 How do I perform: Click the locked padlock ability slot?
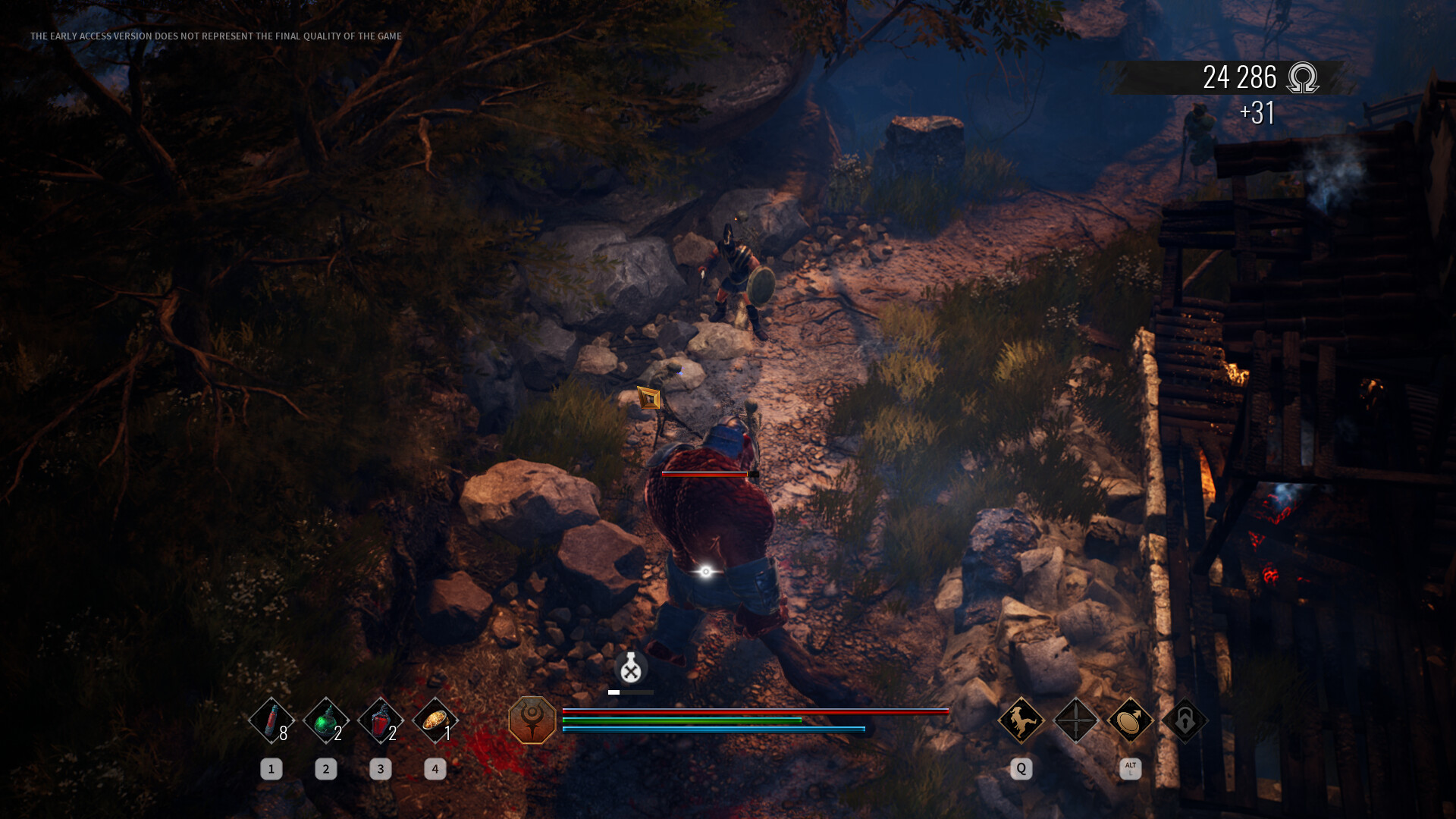[x=1185, y=720]
